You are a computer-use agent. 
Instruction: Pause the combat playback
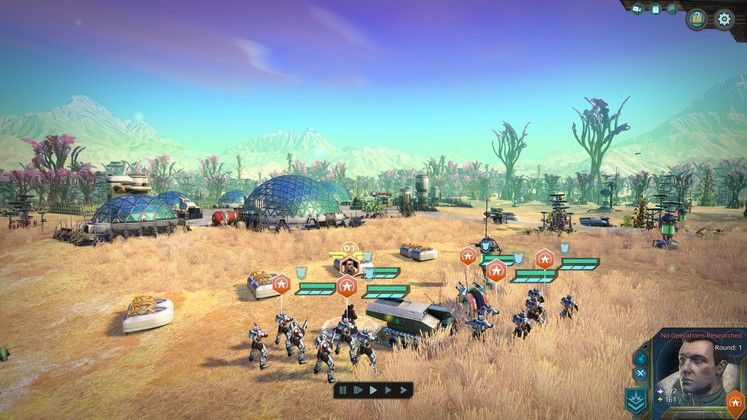click(343, 389)
